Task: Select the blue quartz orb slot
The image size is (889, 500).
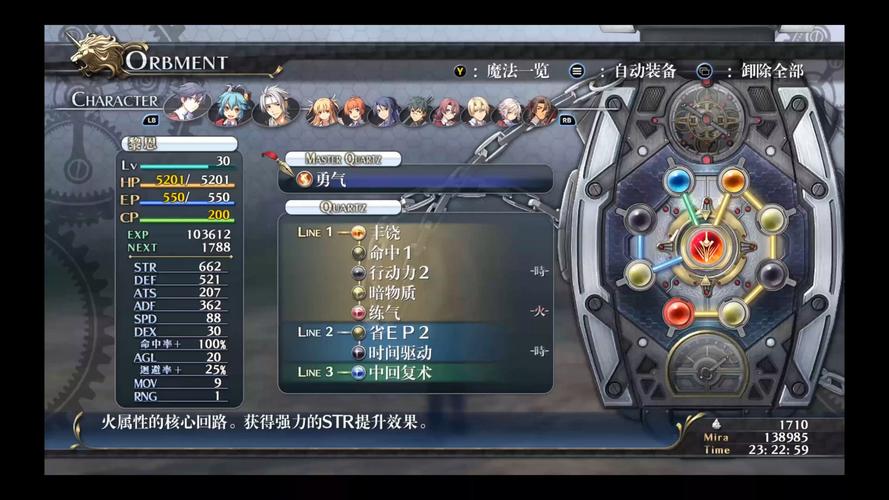Action: click(679, 181)
